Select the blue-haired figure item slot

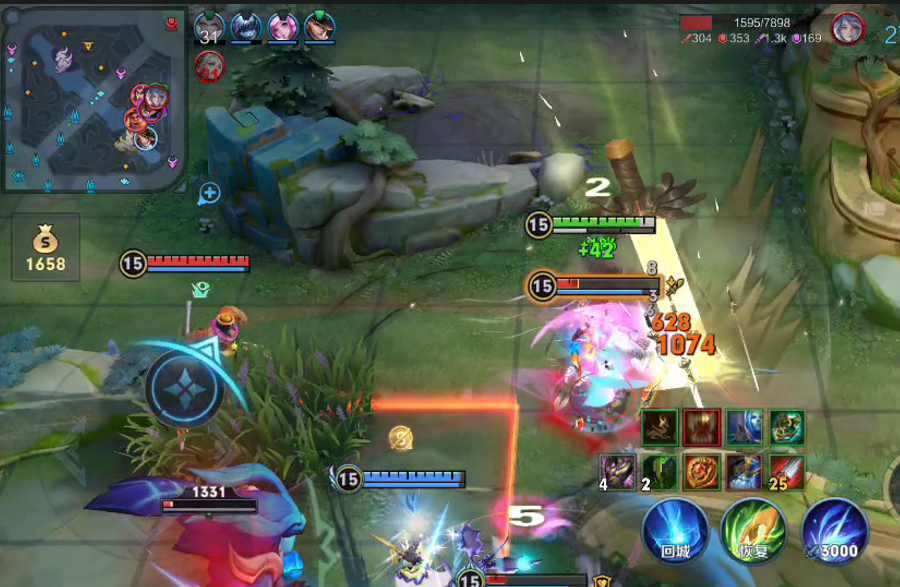(x=745, y=427)
